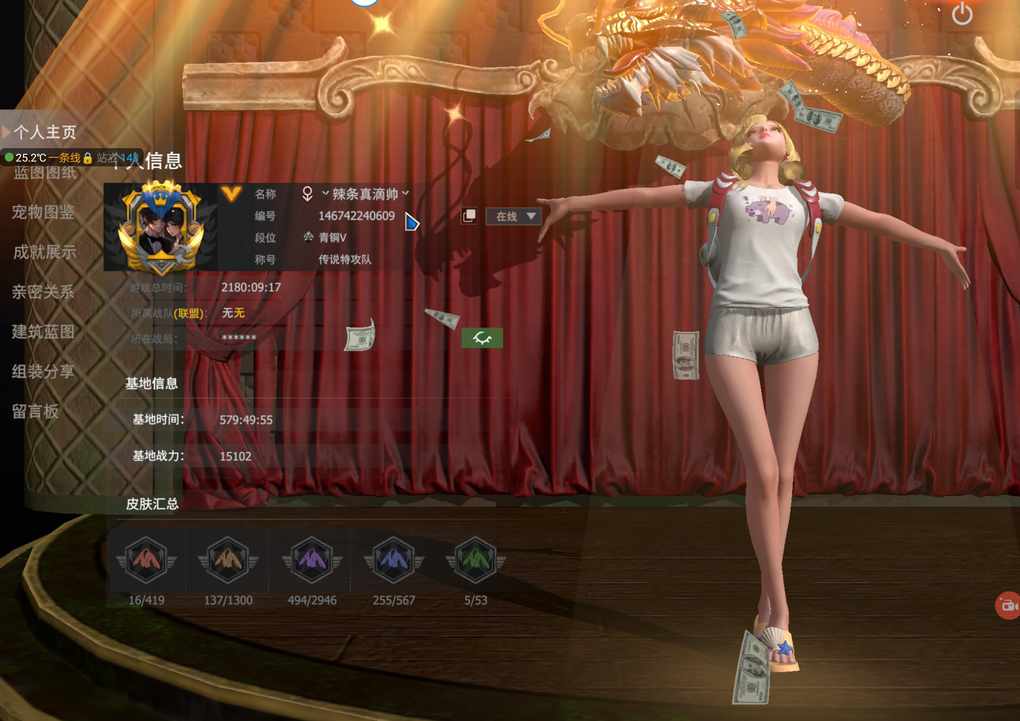The height and width of the screenshot is (721, 1020).
Task: Open the 留言板 message board tab
Action: 36,411
